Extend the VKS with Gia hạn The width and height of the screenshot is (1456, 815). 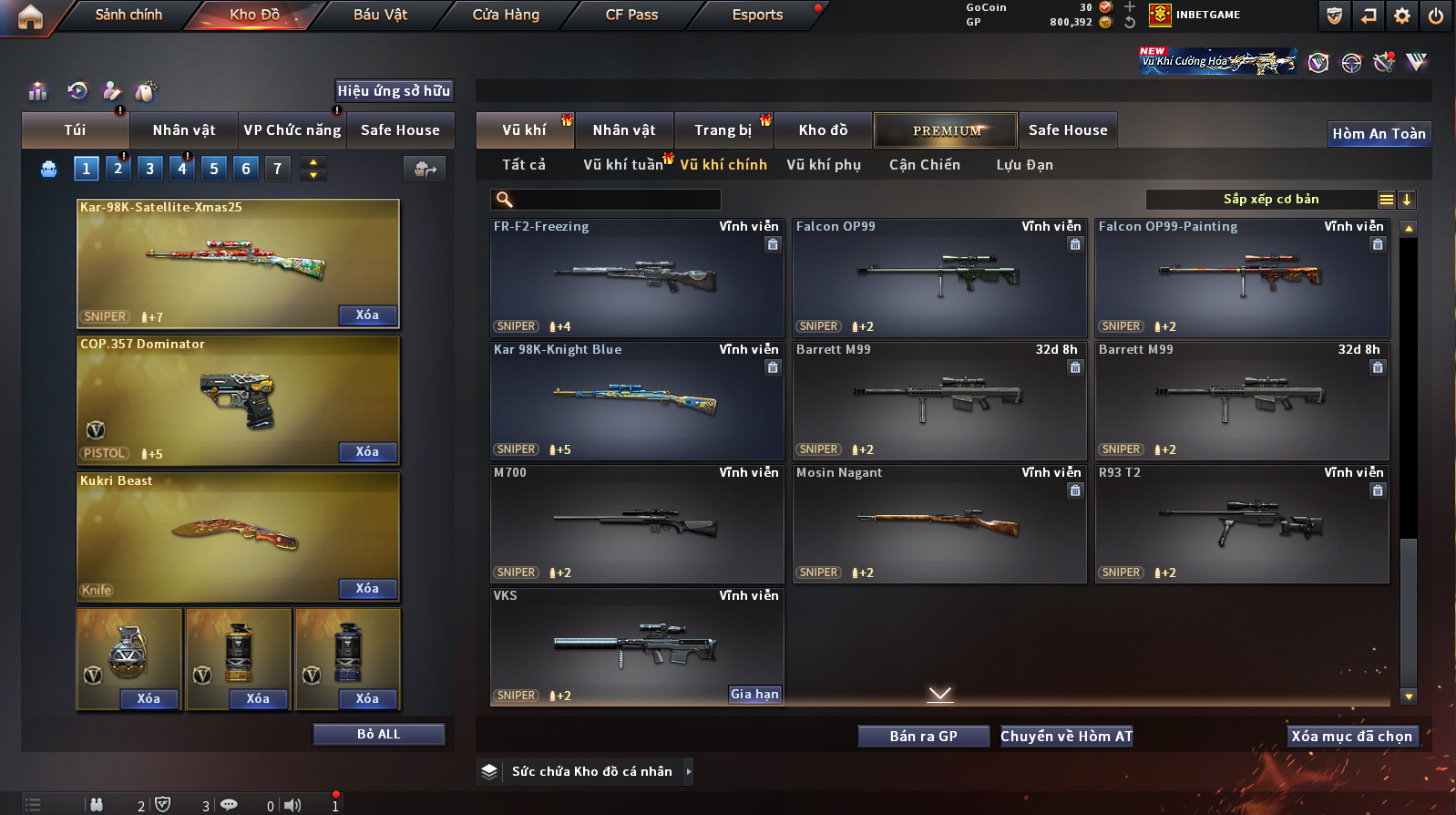pos(754,695)
